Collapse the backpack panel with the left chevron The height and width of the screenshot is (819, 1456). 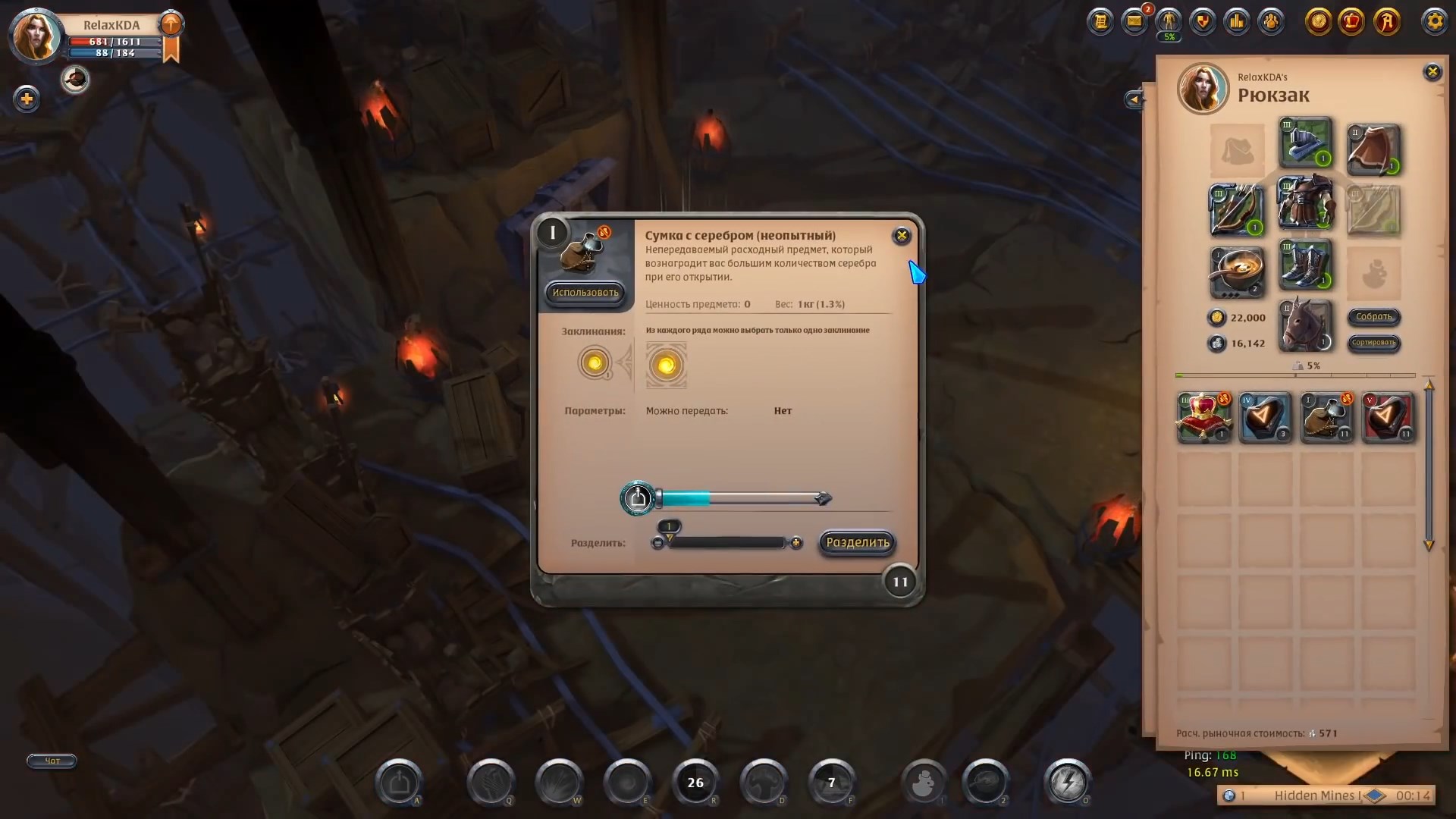[x=1134, y=99]
